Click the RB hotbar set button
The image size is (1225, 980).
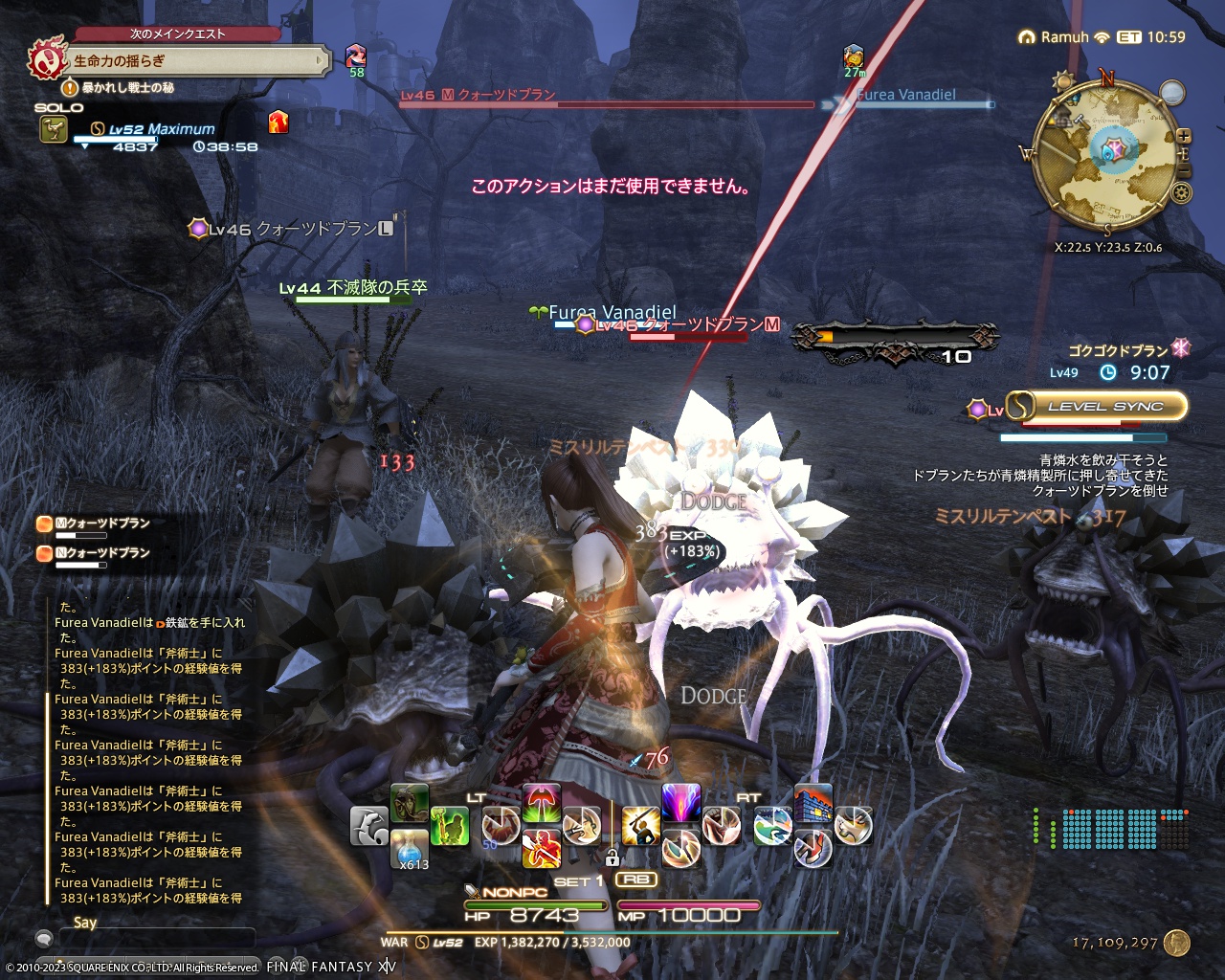click(637, 879)
